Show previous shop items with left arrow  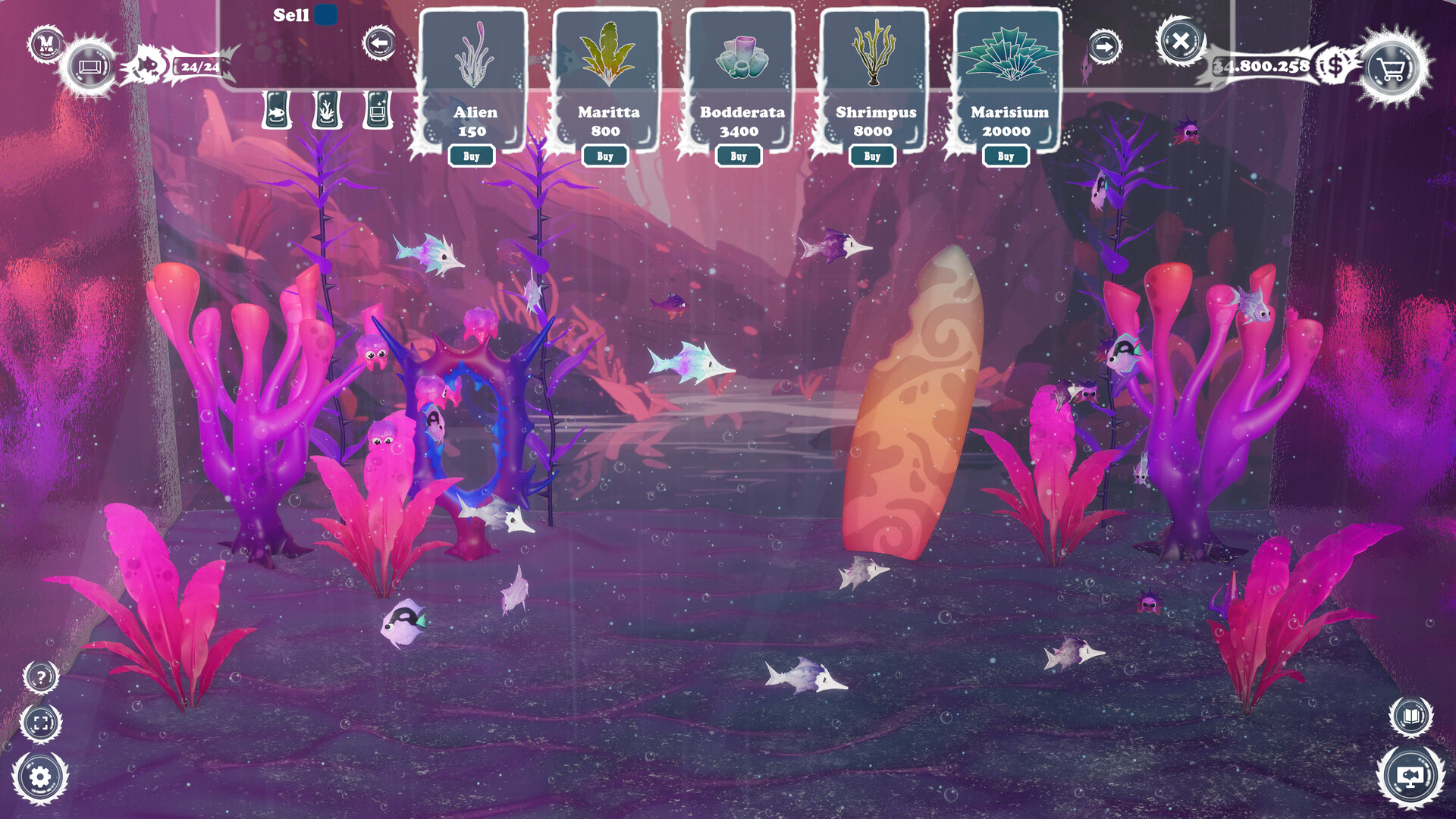pos(379,43)
